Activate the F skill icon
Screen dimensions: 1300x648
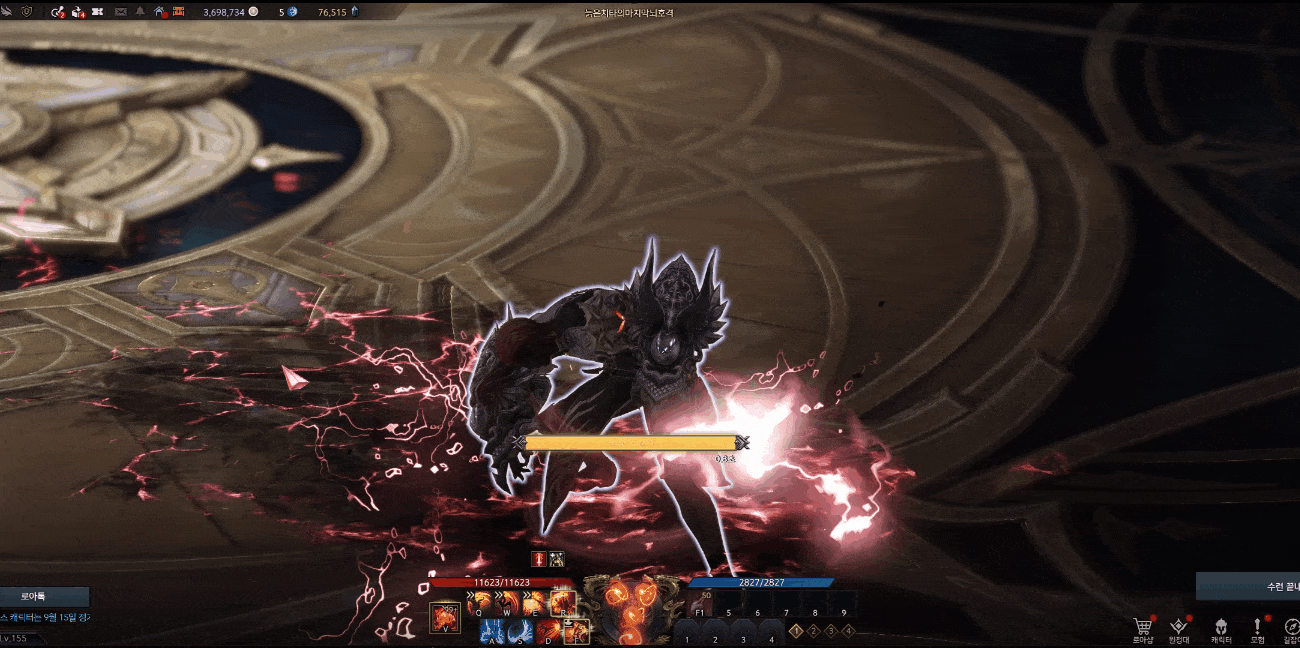(x=576, y=632)
